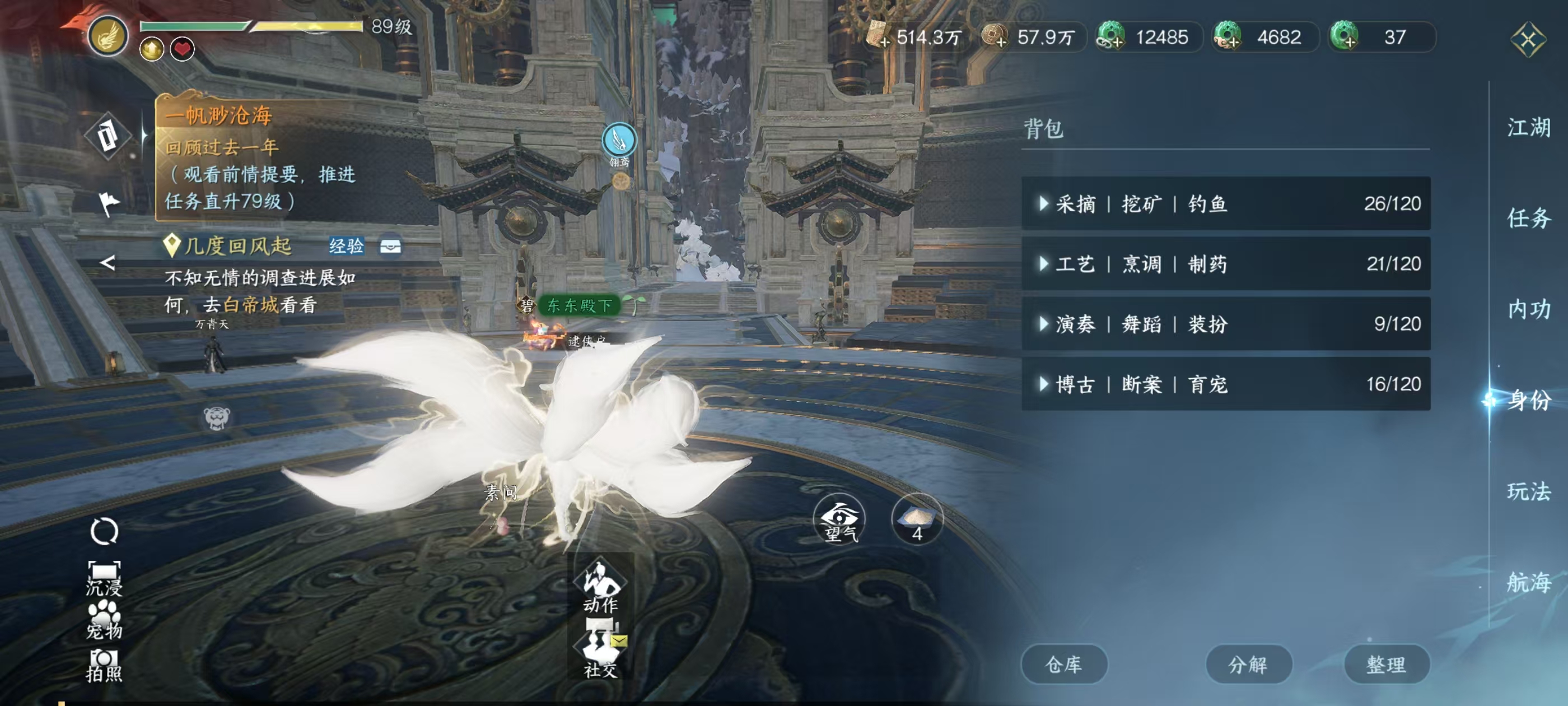
Task: Open the 仓库 warehouse button
Action: [x=1064, y=664]
